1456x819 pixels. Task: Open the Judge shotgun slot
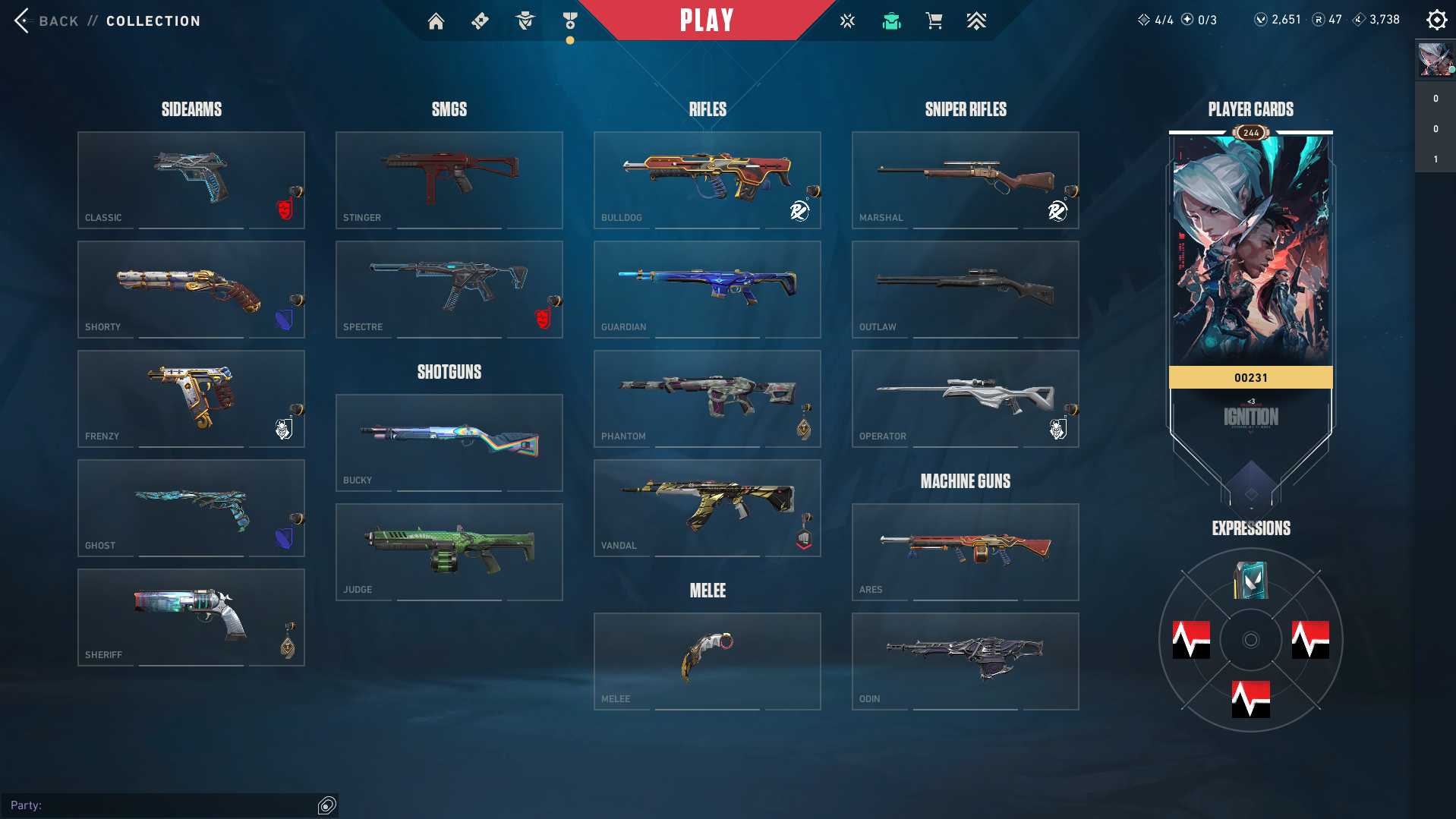tap(449, 552)
